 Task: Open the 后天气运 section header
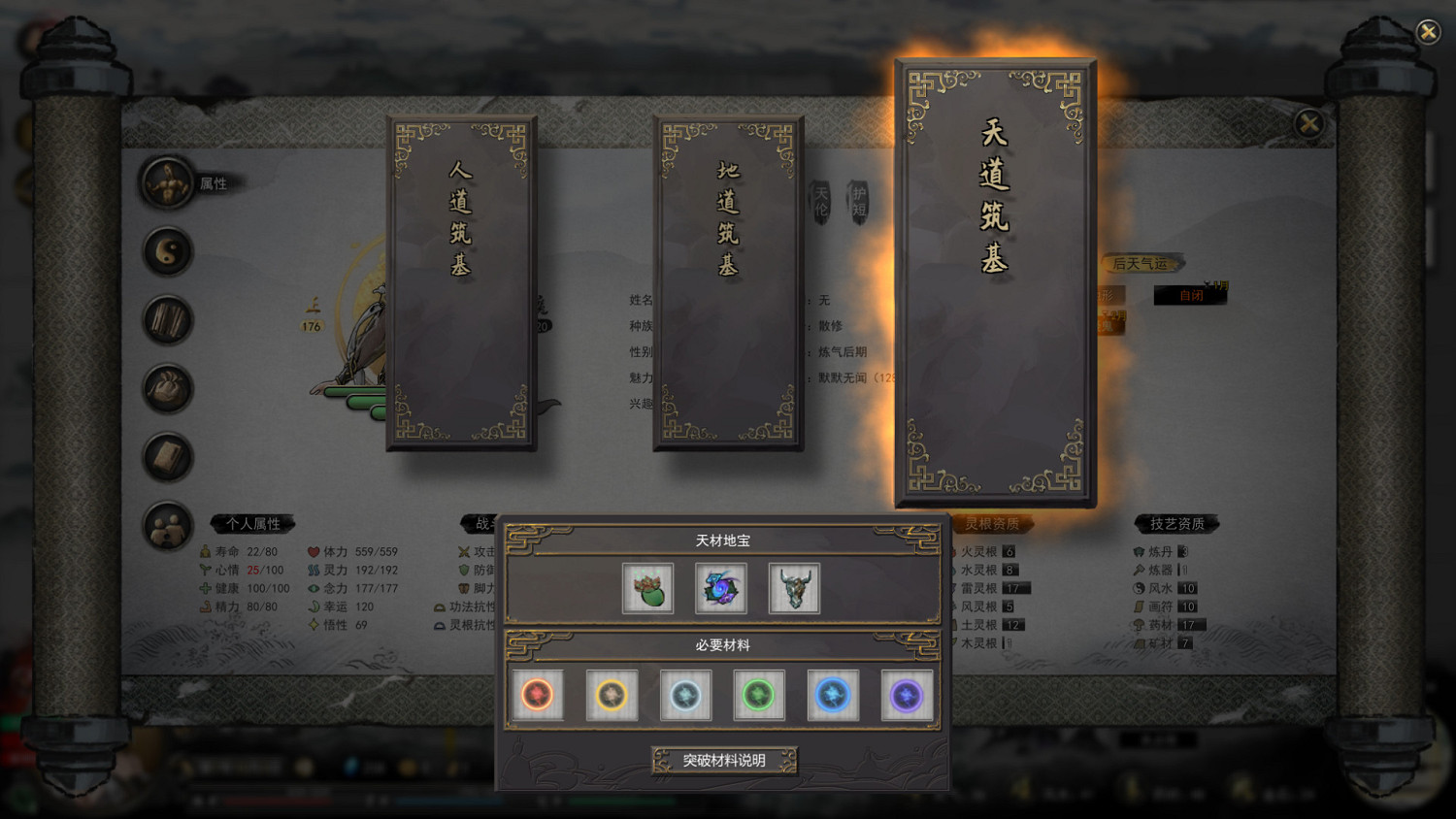click(1142, 263)
